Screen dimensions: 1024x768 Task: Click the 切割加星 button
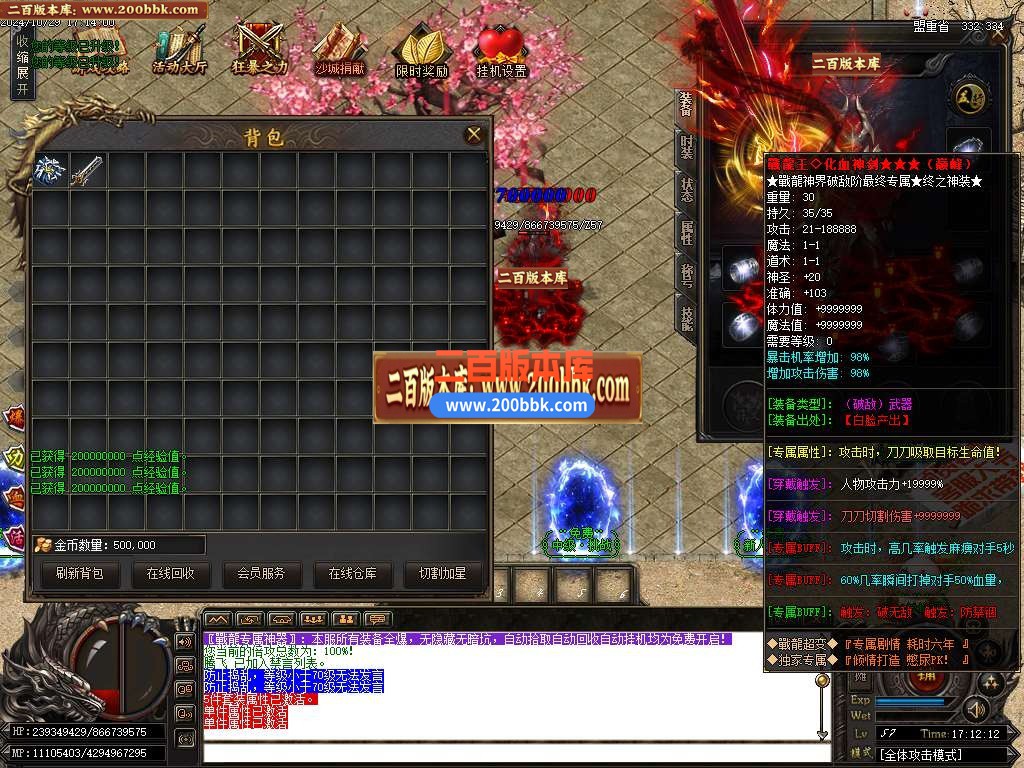click(442, 574)
